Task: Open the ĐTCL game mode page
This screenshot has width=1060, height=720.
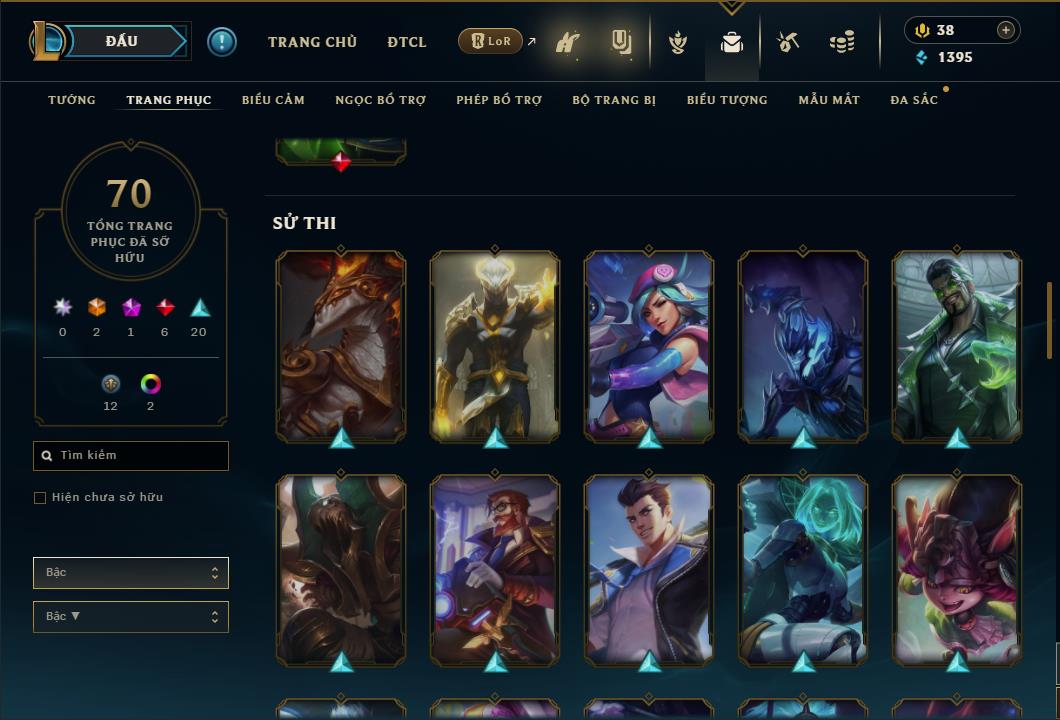Action: tap(407, 42)
